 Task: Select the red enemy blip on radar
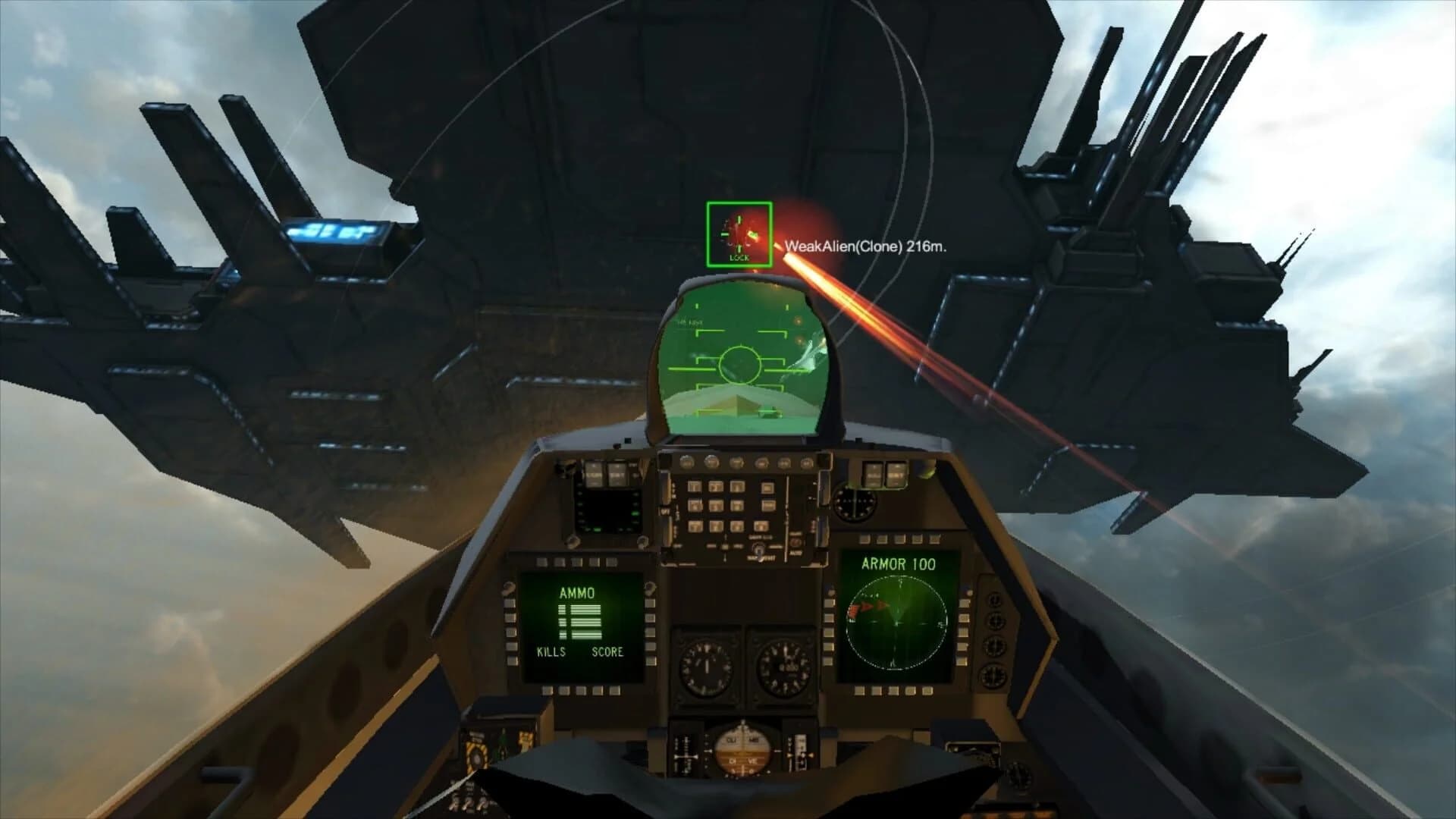tap(864, 607)
